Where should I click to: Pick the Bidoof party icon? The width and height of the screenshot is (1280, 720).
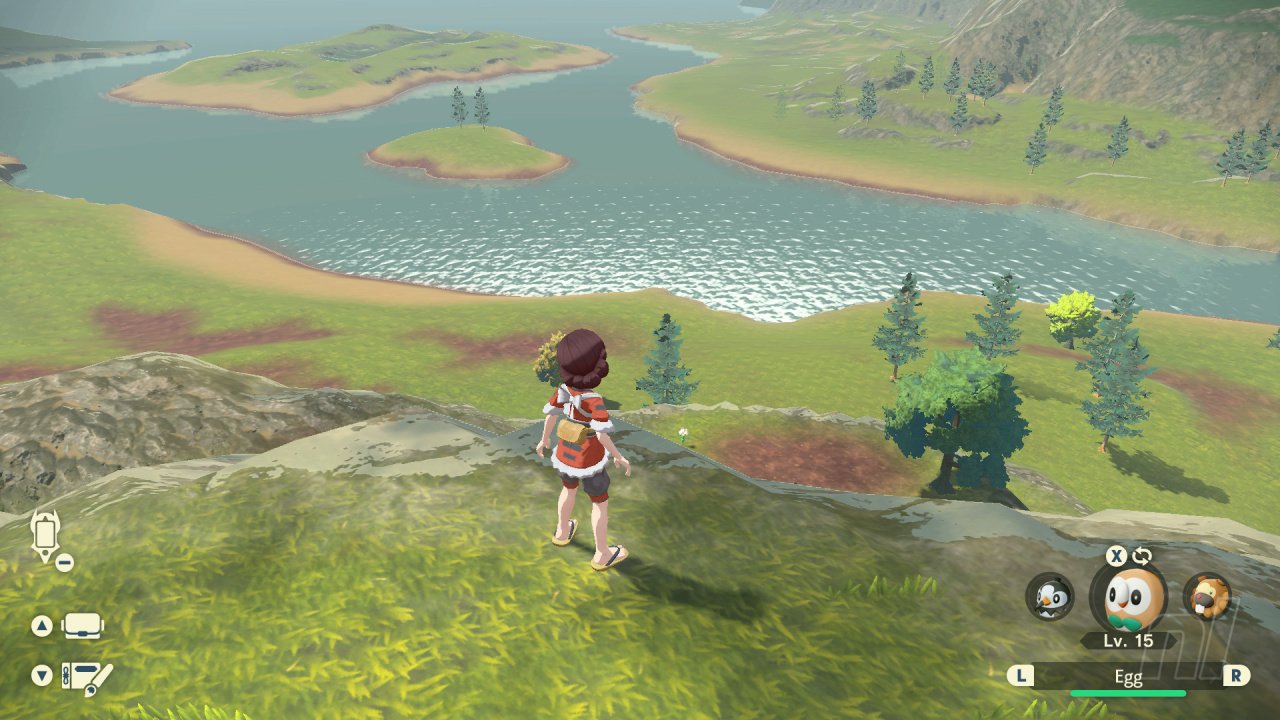pos(1206,596)
